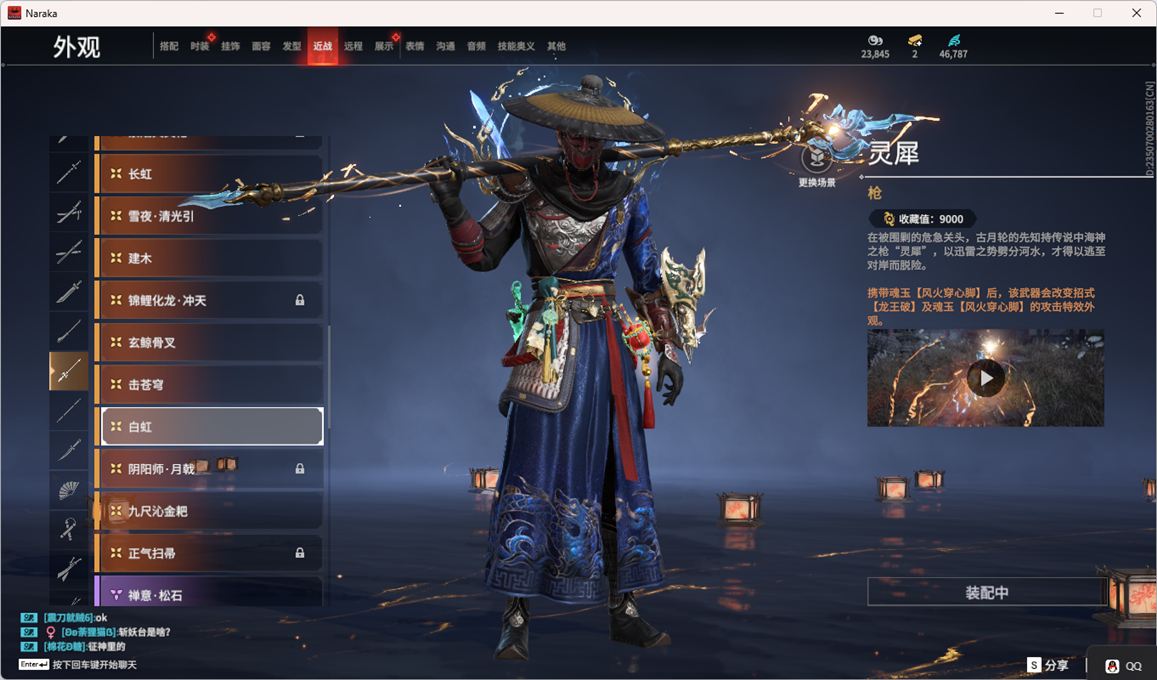
Task: Play the 灵犀 skin preview video
Action: [986, 379]
